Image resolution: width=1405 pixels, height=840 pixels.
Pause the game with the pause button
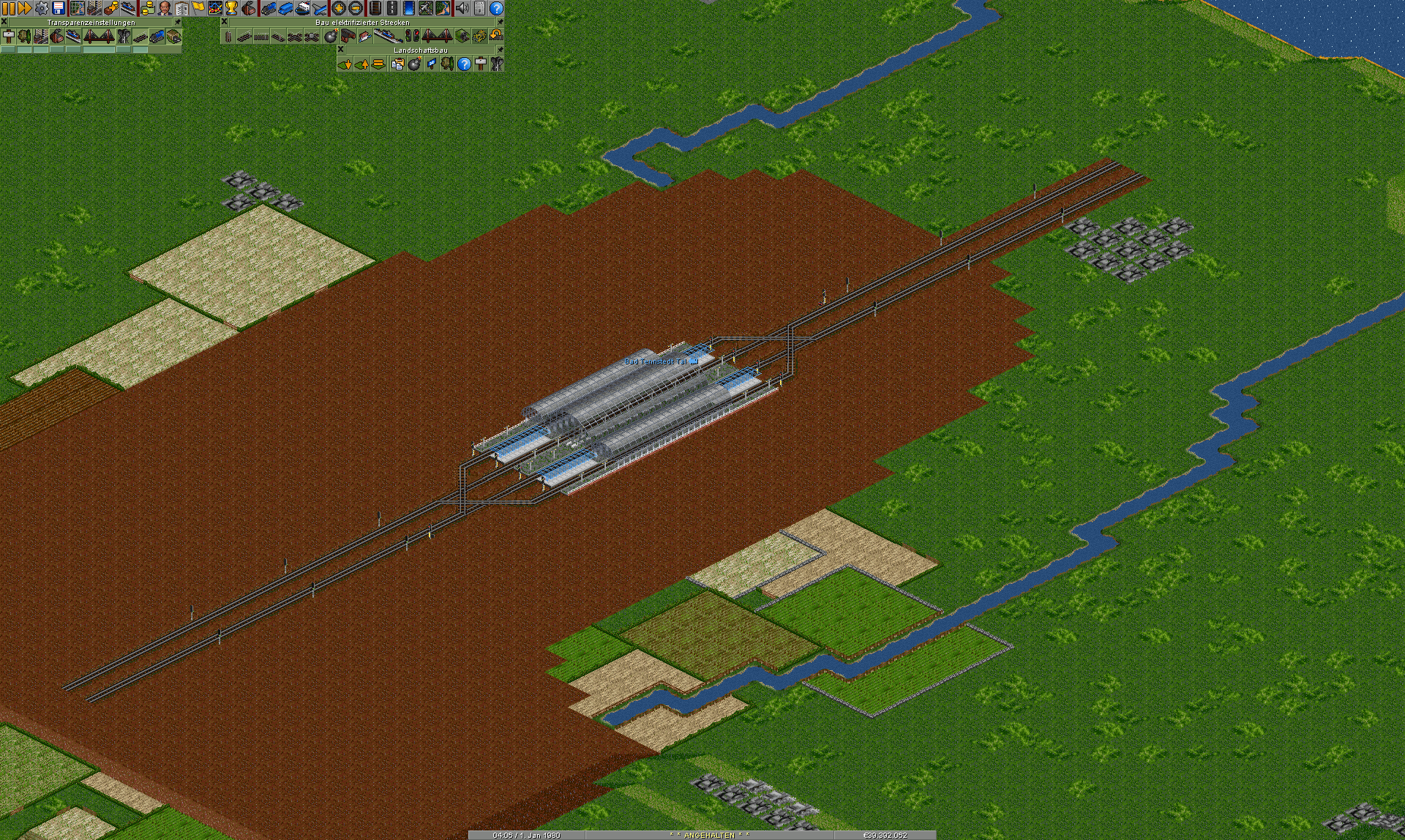point(9,8)
